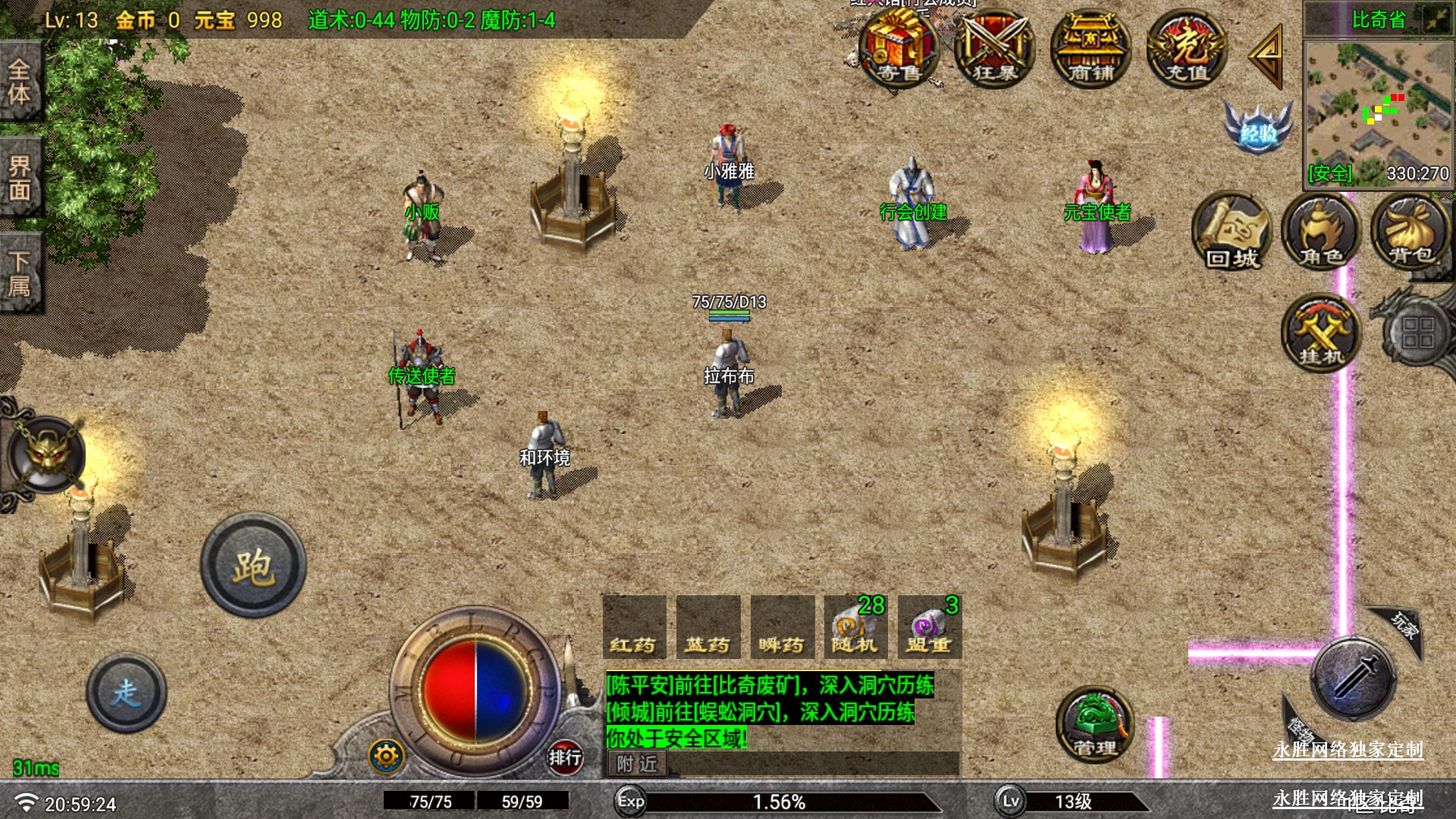Image resolution: width=1456 pixels, height=819 pixels.
Task: Use the 随机 random teleport scroll slot
Action: (x=855, y=628)
